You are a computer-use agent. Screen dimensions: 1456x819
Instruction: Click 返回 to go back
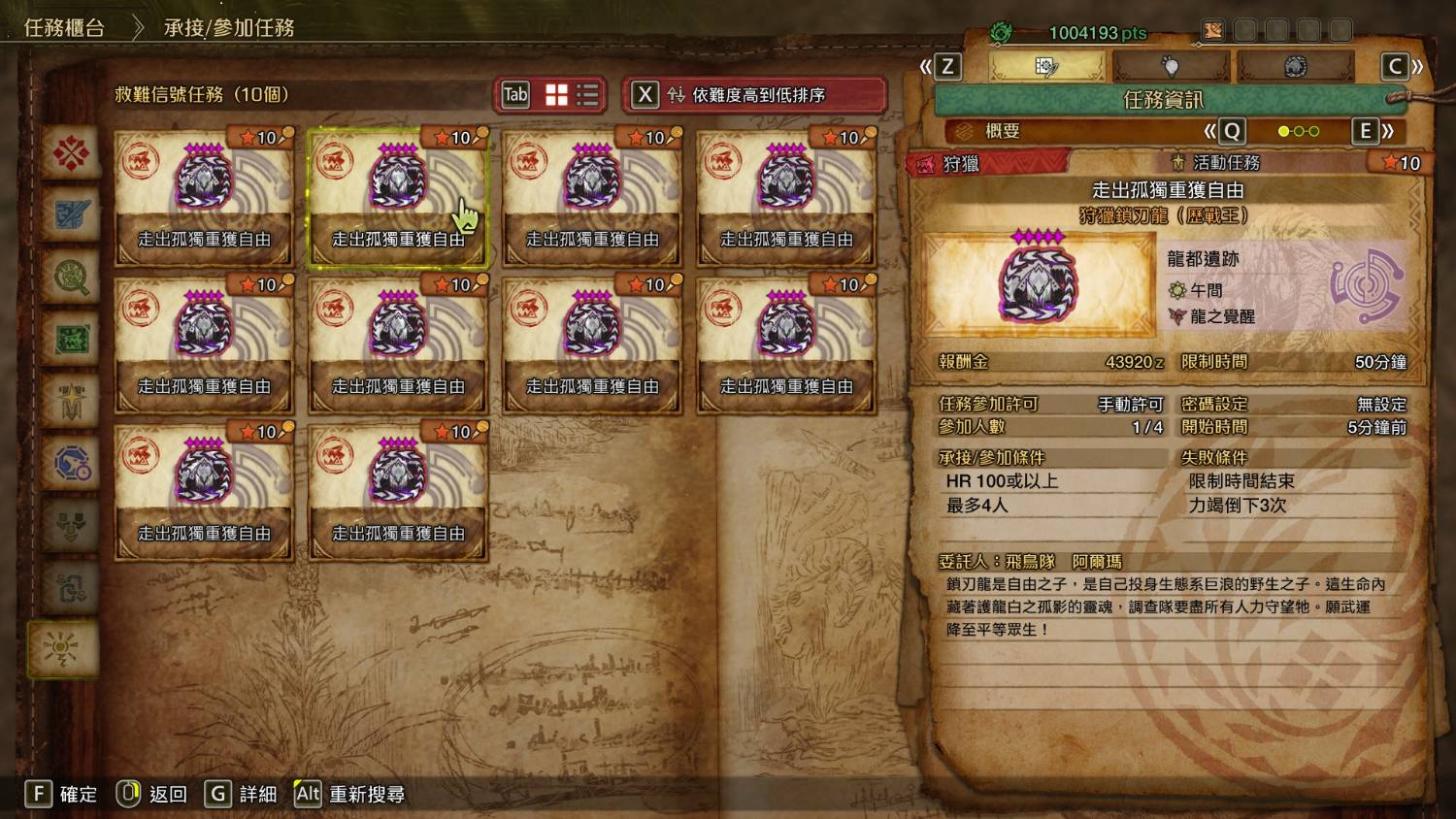click(x=152, y=794)
